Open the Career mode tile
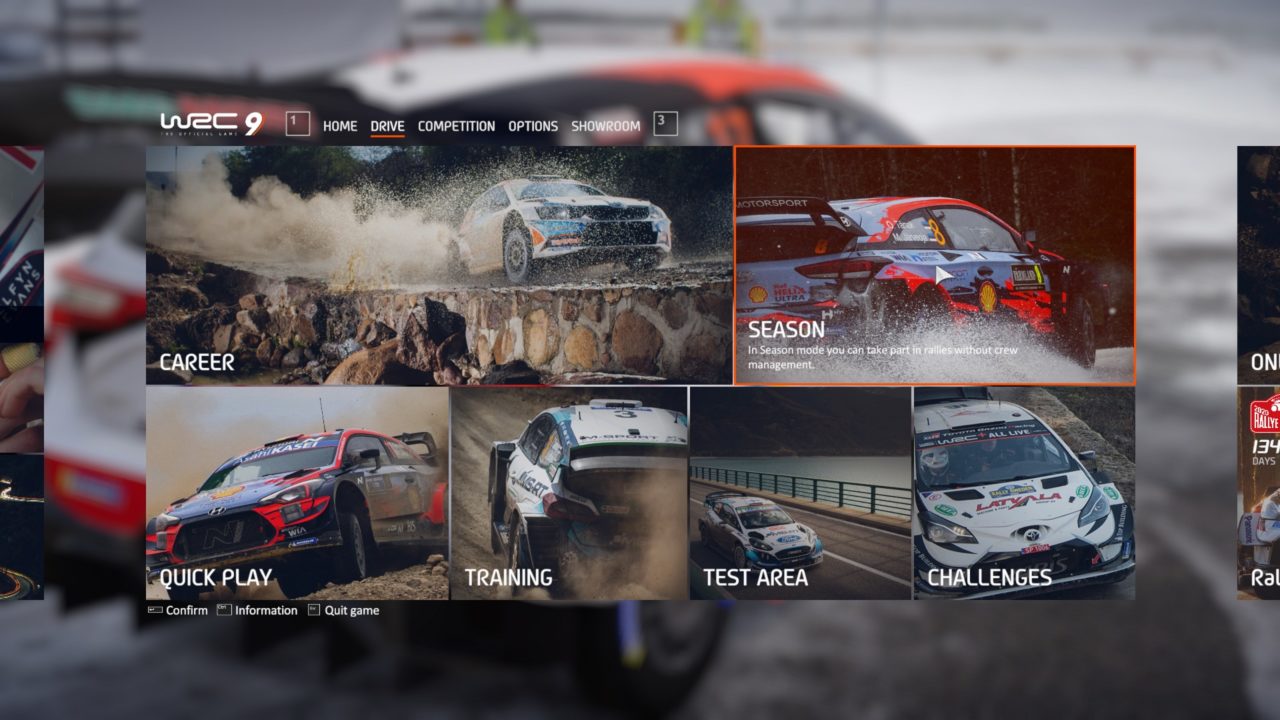 [x=435, y=265]
